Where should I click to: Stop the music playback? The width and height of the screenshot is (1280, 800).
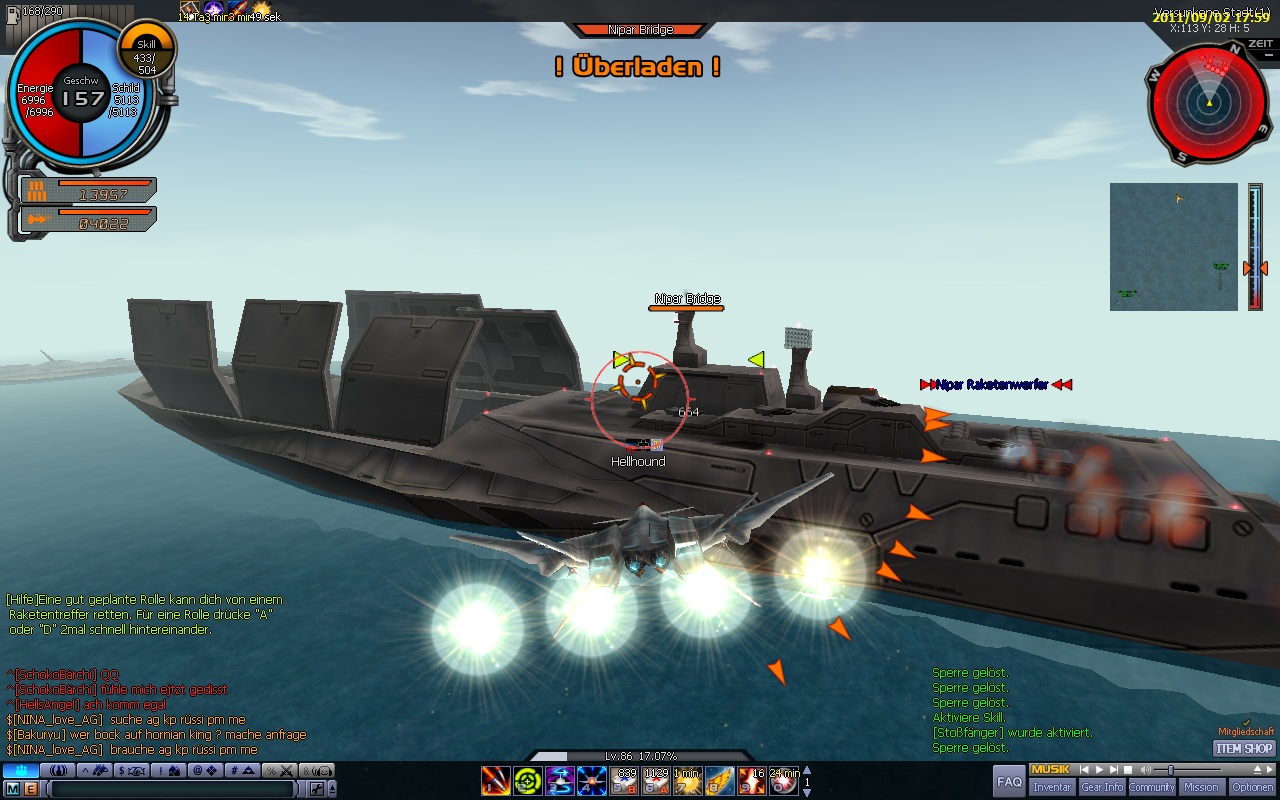point(1127,770)
